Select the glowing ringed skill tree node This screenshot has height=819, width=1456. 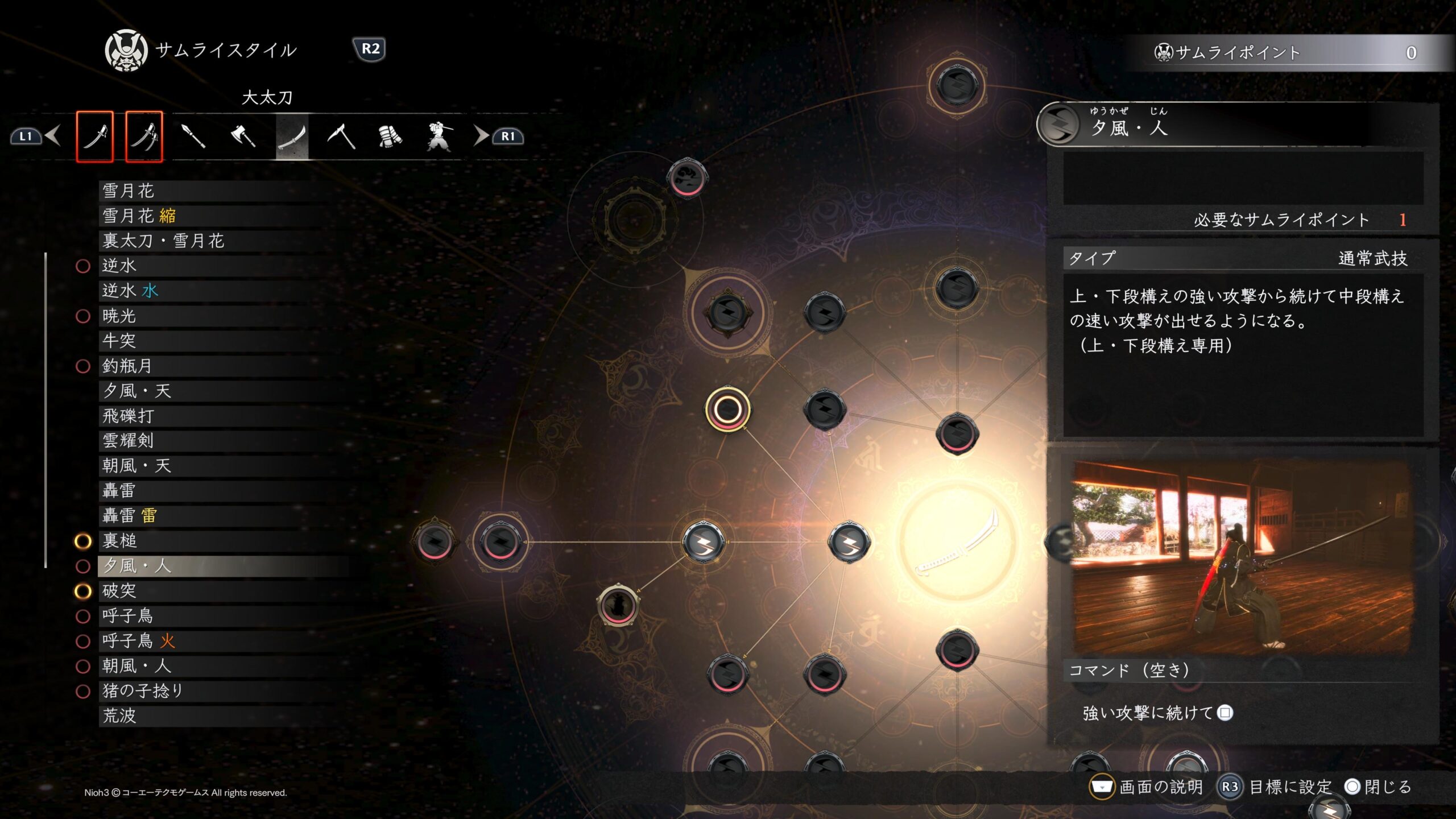pyautogui.click(x=727, y=409)
